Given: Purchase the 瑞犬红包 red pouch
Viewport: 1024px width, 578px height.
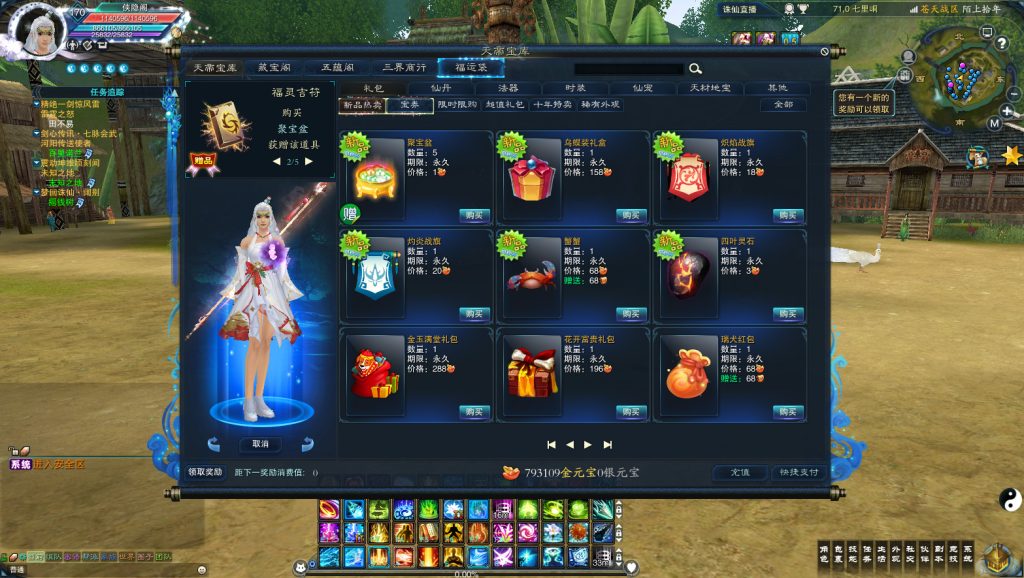Looking at the screenshot, I should coord(788,412).
